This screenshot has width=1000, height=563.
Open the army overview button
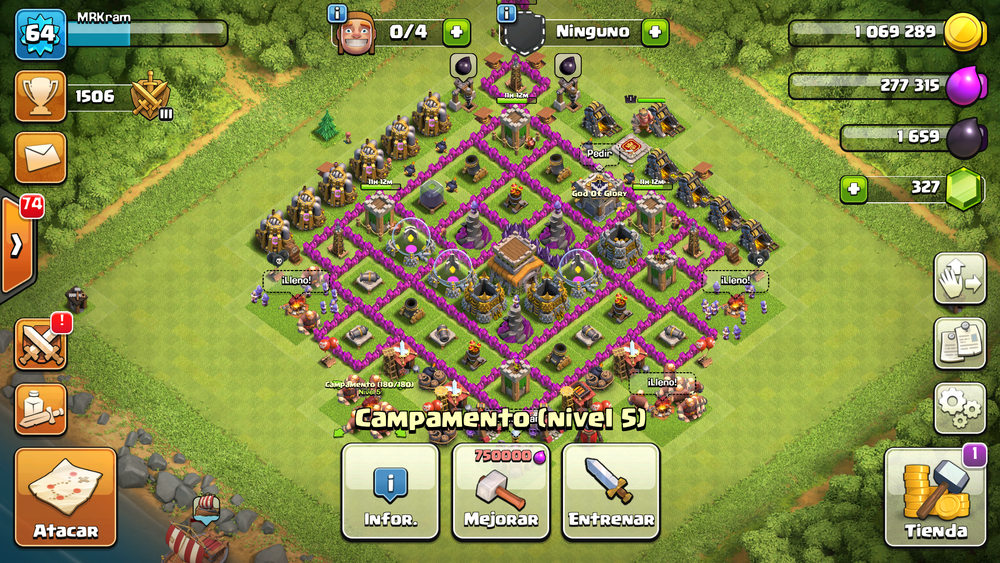coord(41,408)
